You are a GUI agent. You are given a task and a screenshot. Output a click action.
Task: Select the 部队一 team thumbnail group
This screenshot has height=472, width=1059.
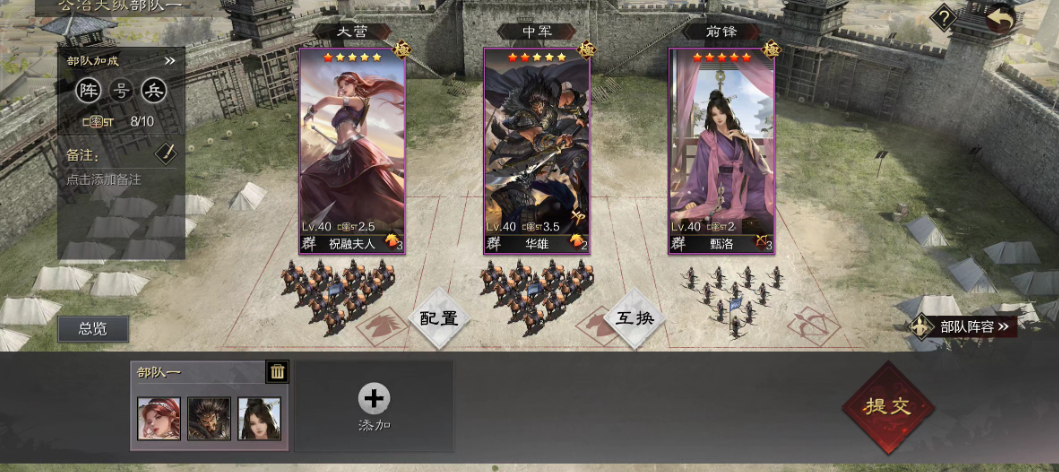pos(209,418)
